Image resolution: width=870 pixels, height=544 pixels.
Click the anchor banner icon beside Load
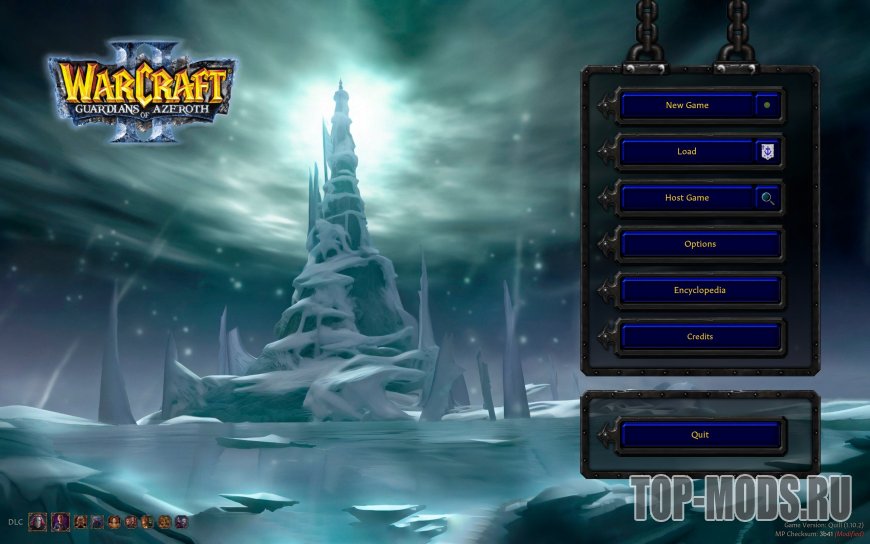click(767, 152)
